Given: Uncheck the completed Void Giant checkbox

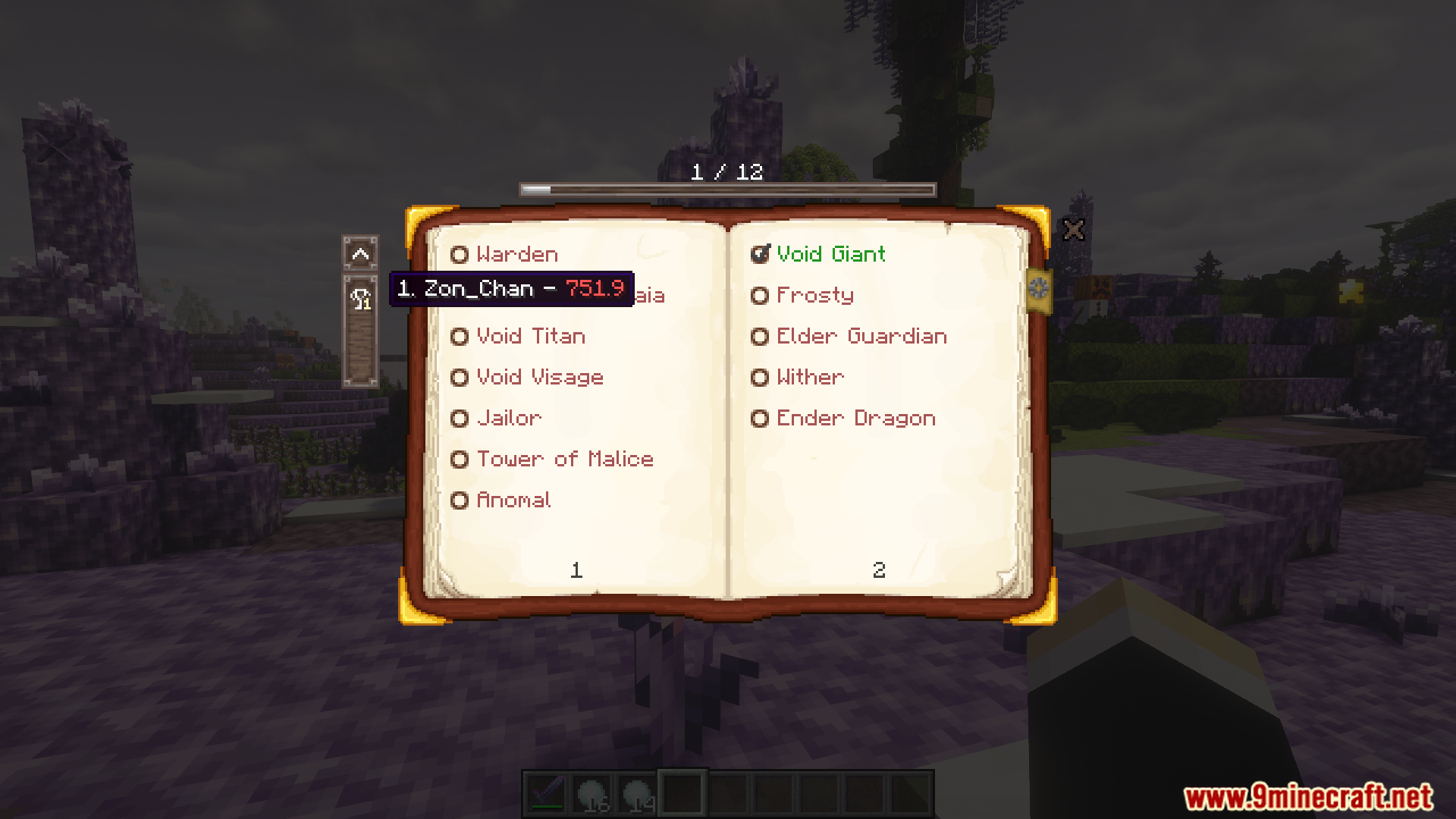Looking at the screenshot, I should click(760, 255).
